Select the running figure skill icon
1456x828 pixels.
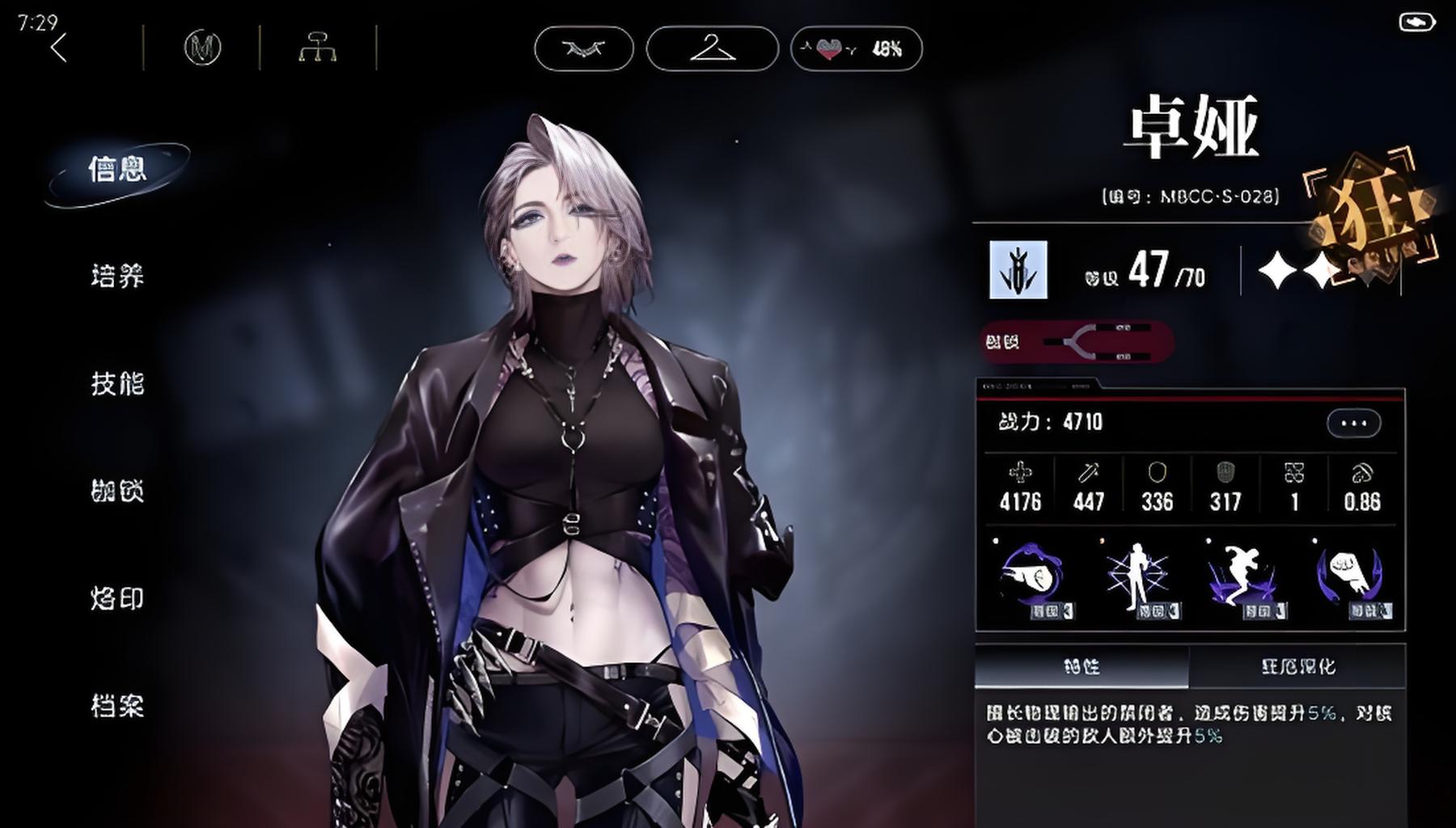pyautogui.click(x=1242, y=578)
